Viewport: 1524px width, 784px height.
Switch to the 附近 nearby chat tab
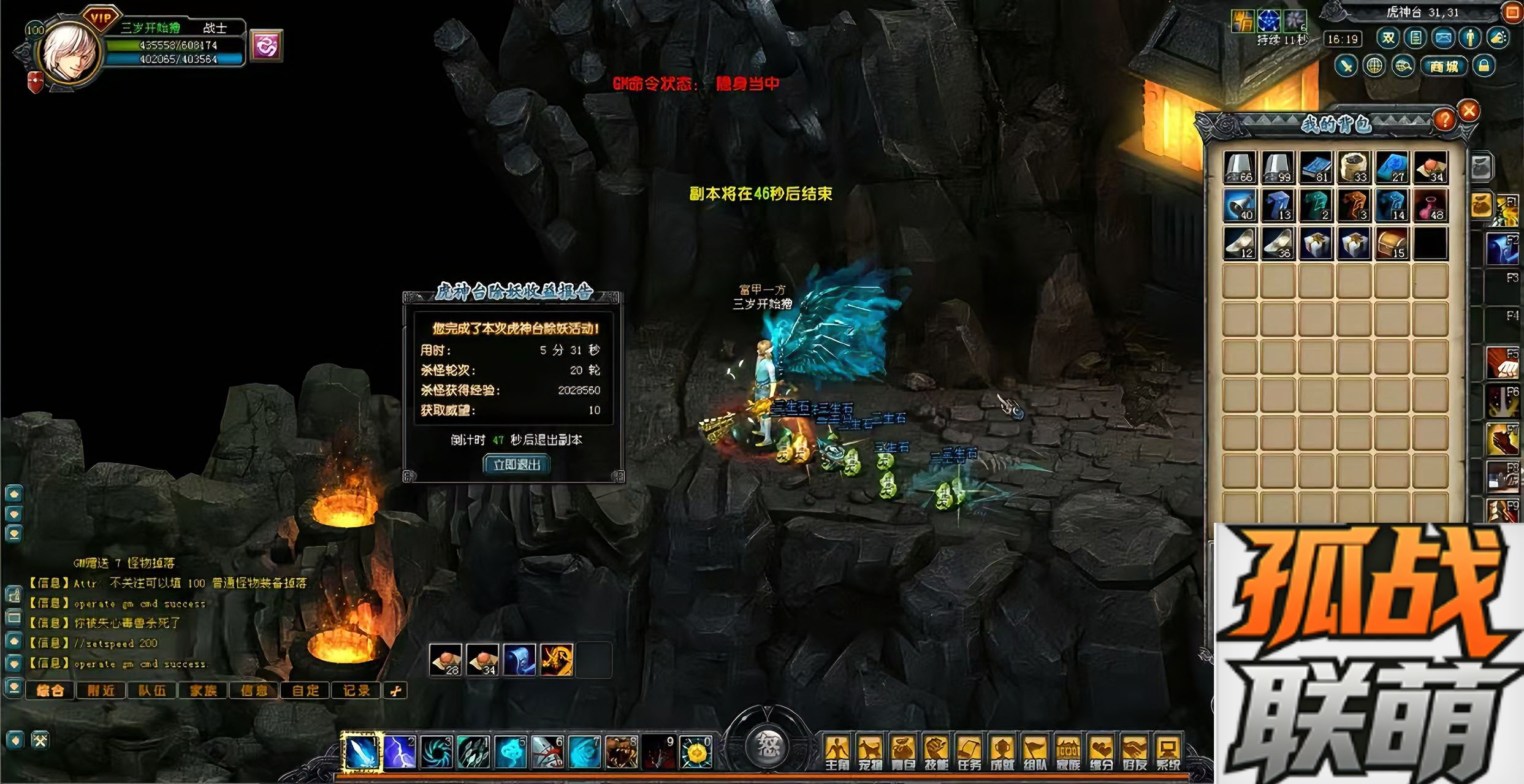pos(101,691)
